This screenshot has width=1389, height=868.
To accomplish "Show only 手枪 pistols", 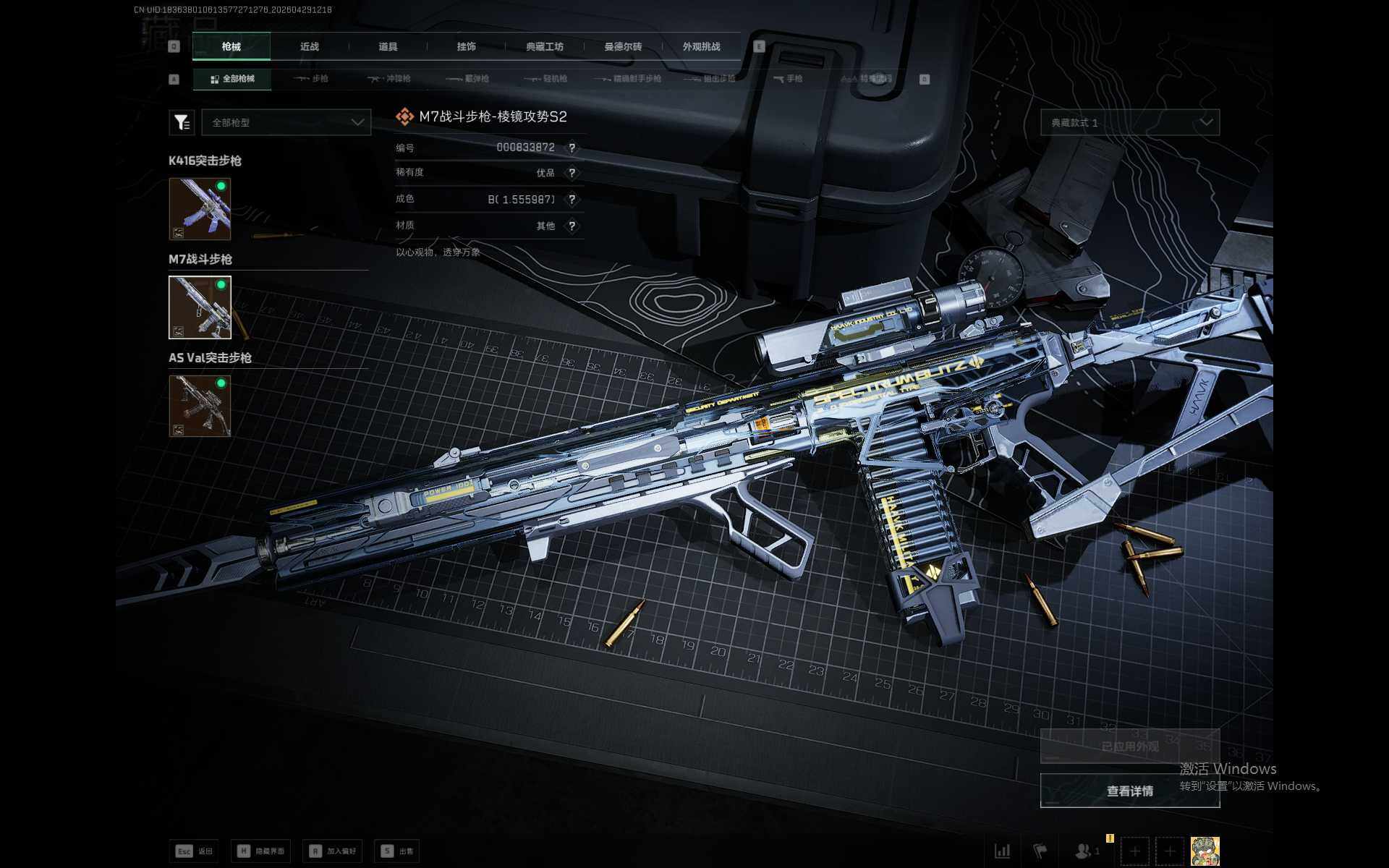I will point(788,79).
